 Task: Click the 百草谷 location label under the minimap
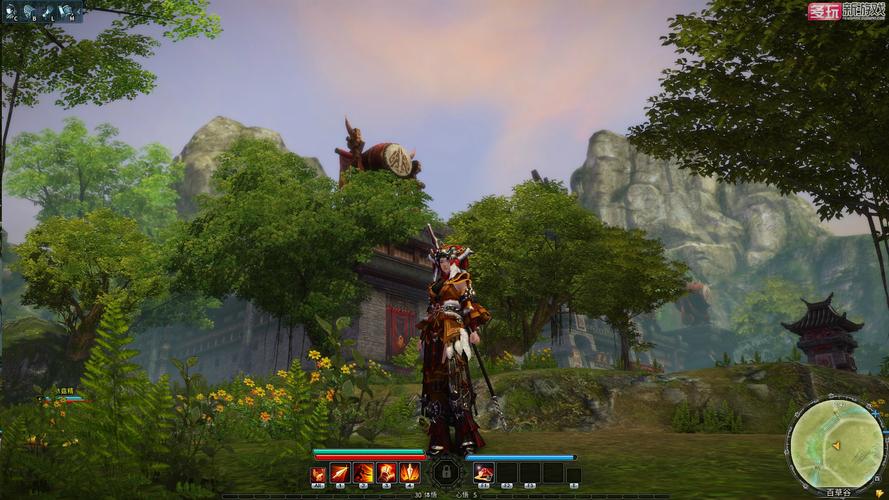pyautogui.click(x=837, y=492)
